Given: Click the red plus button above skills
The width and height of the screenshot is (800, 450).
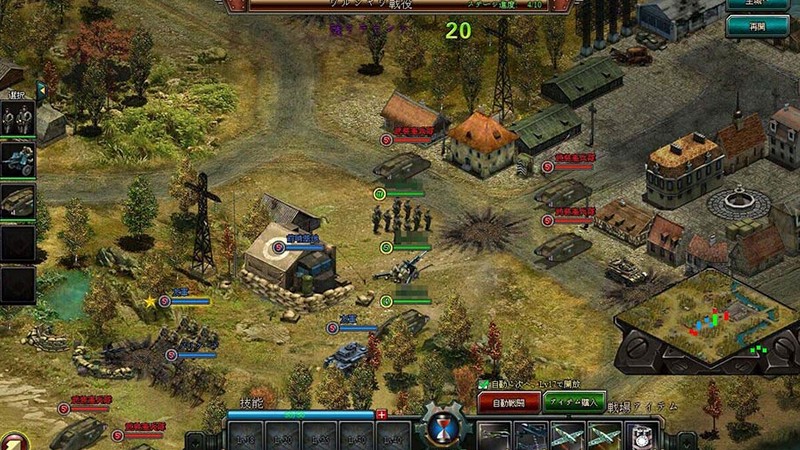Looking at the screenshot, I should pos(381,414).
